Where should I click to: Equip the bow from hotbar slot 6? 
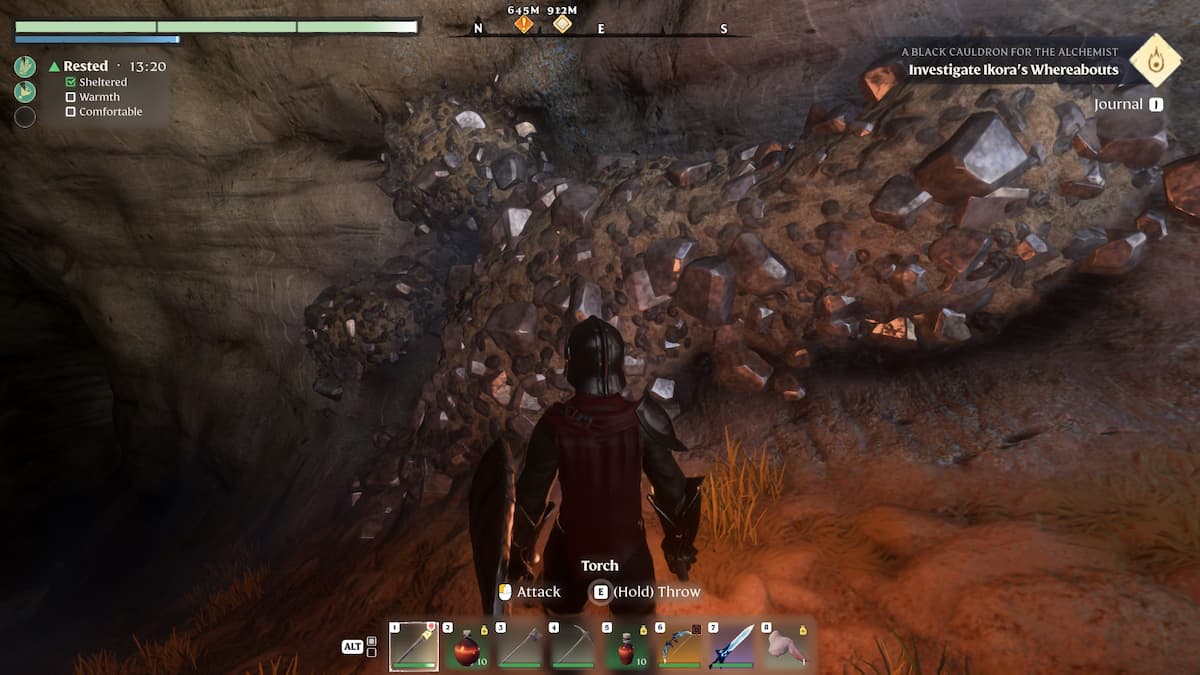click(x=681, y=645)
